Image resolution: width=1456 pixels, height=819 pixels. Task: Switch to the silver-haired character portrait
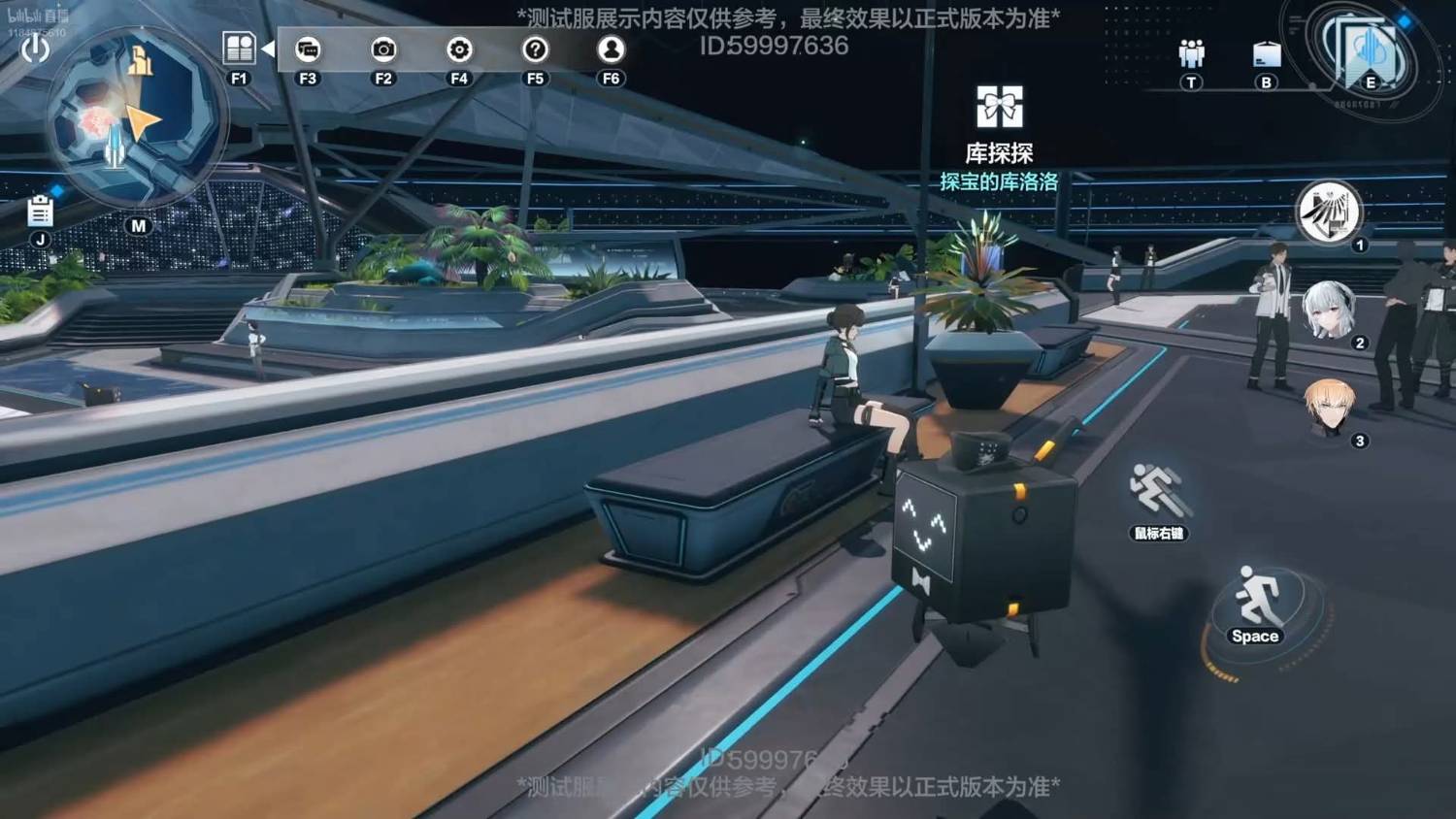pyautogui.click(x=1328, y=311)
